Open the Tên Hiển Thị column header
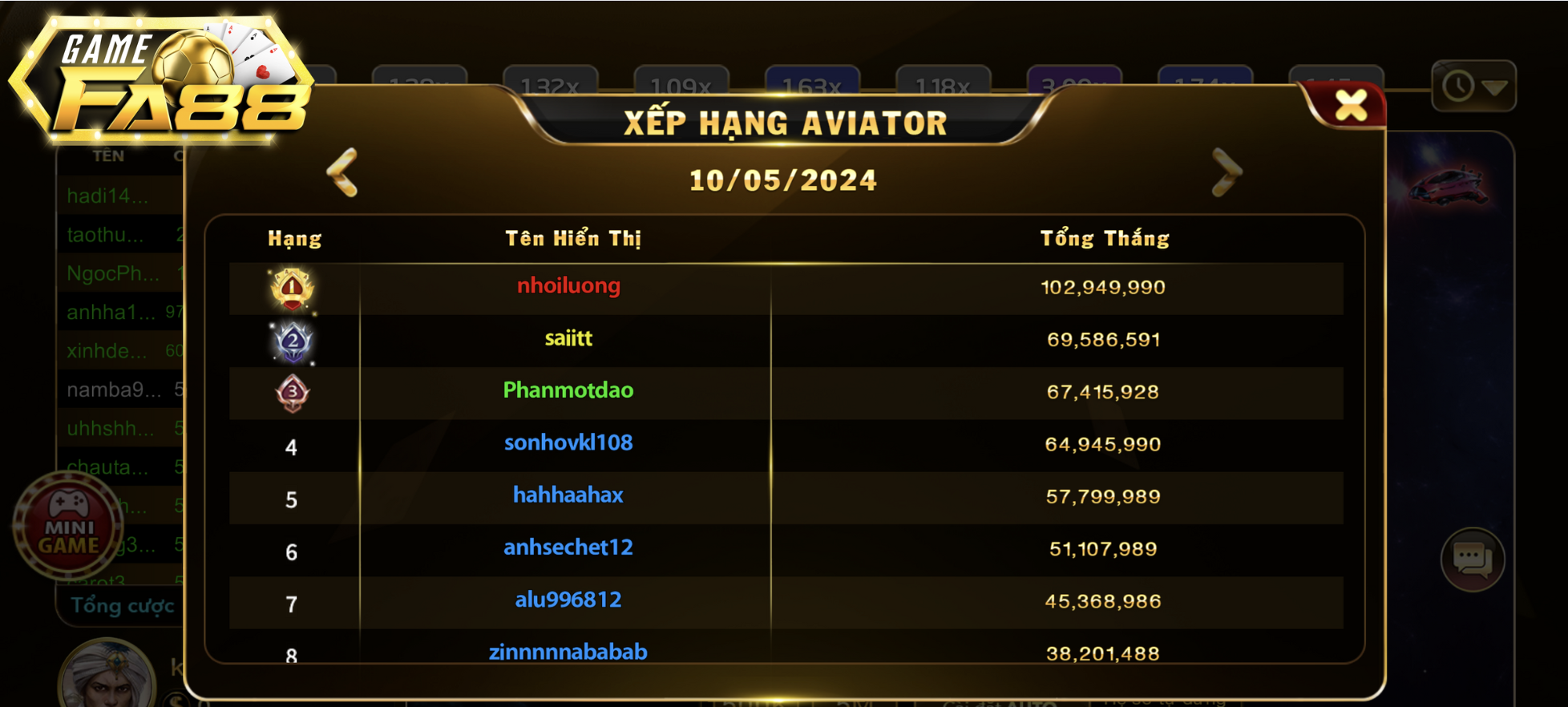Image resolution: width=1568 pixels, height=707 pixels. click(574, 237)
